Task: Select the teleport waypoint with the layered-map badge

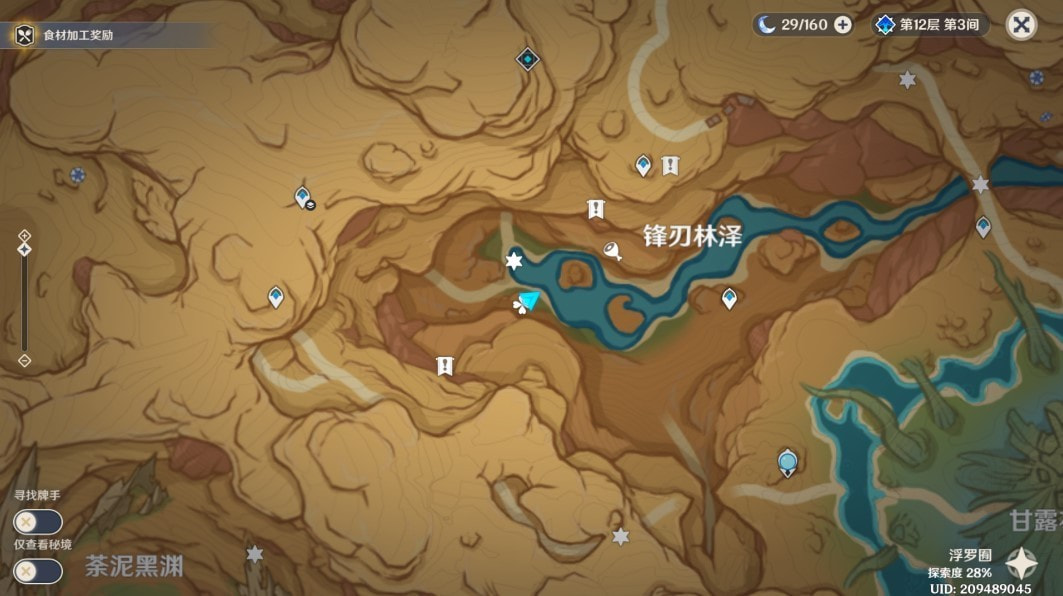Action: click(x=304, y=198)
